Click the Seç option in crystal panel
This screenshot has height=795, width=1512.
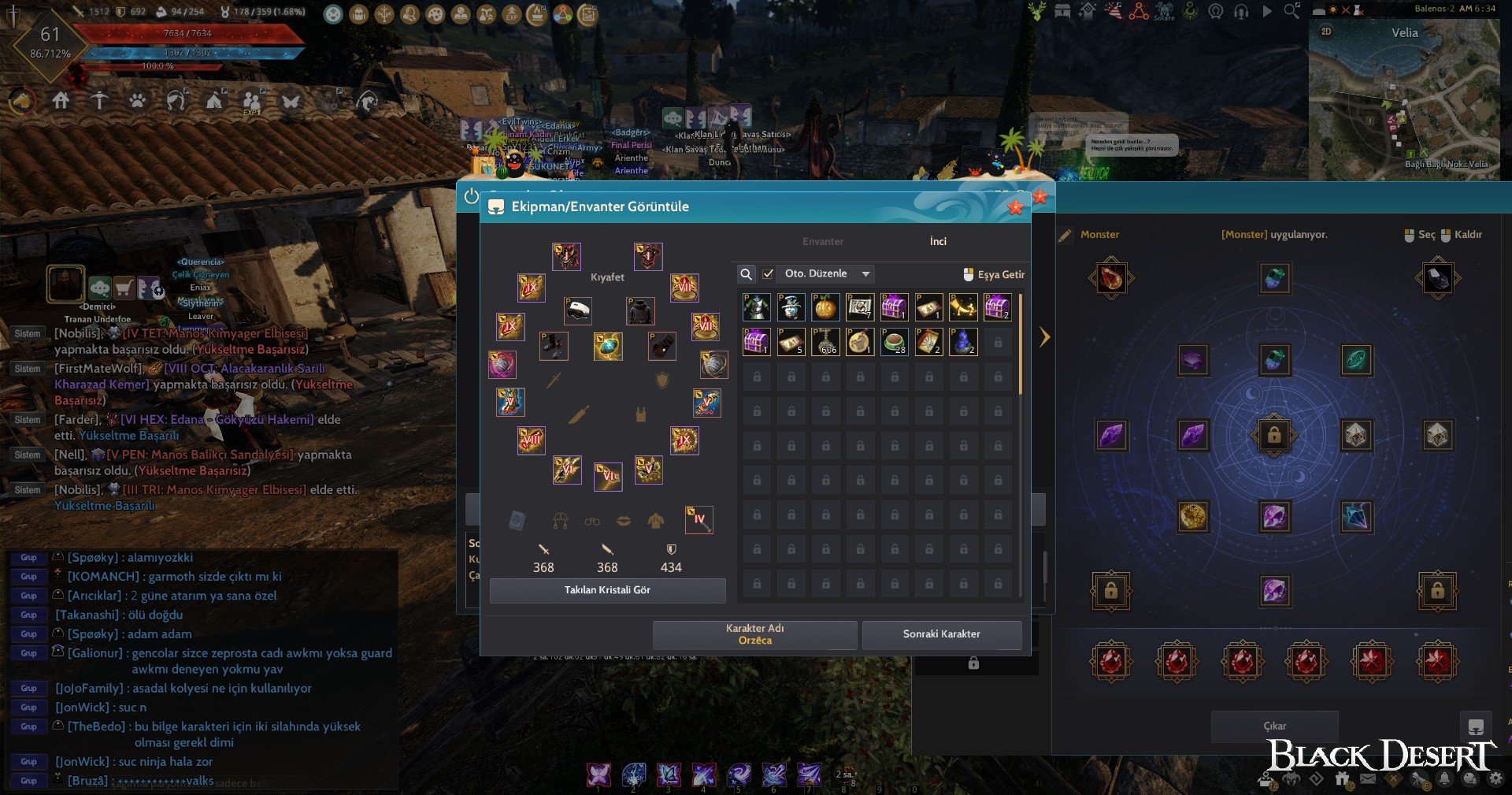1420,235
